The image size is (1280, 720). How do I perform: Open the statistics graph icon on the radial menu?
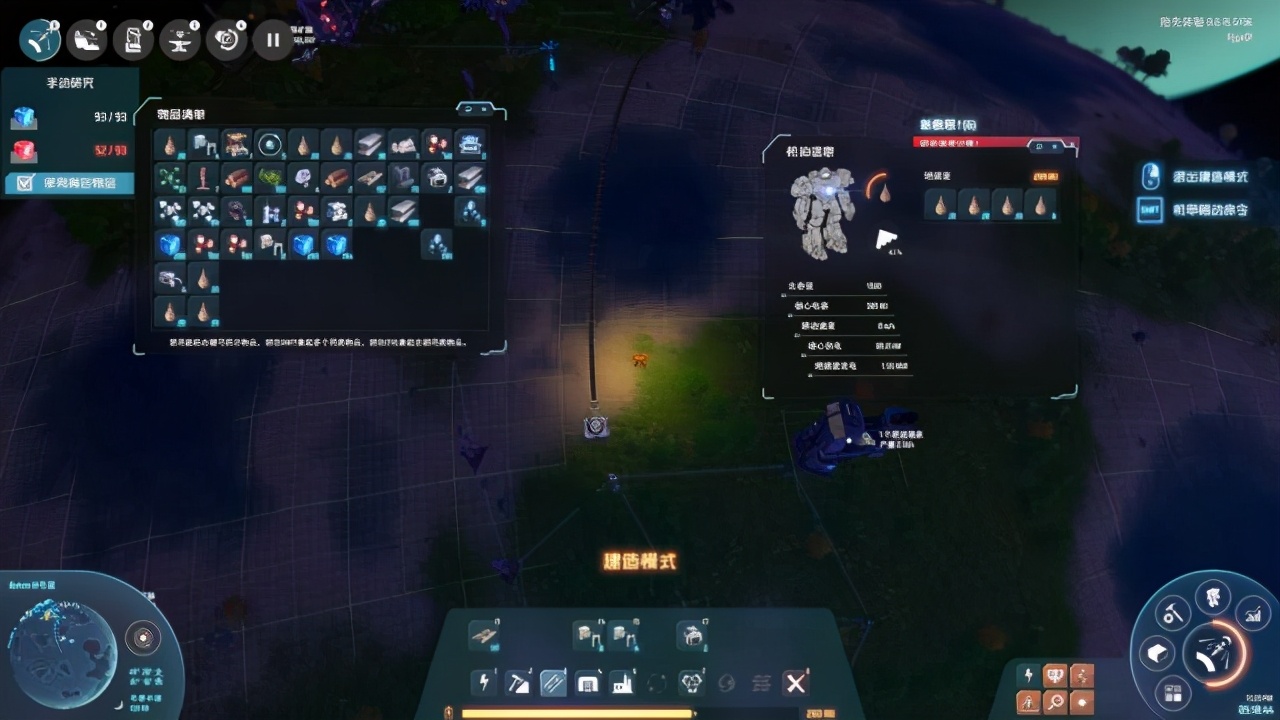[1253, 613]
